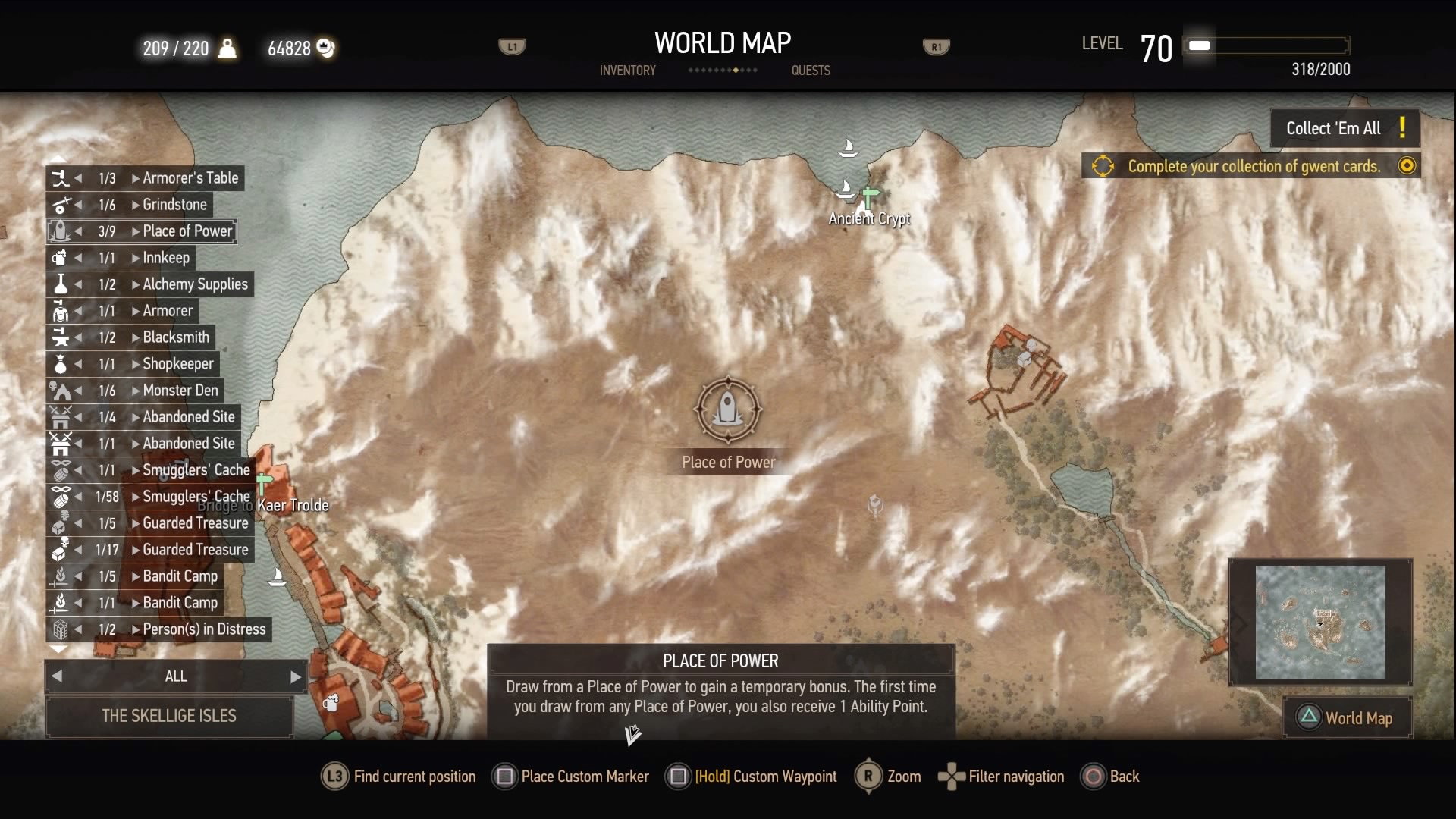Switch to the Inventory tab
Image resolution: width=1456 pixels, height=819 pixels.
(627, 71)
